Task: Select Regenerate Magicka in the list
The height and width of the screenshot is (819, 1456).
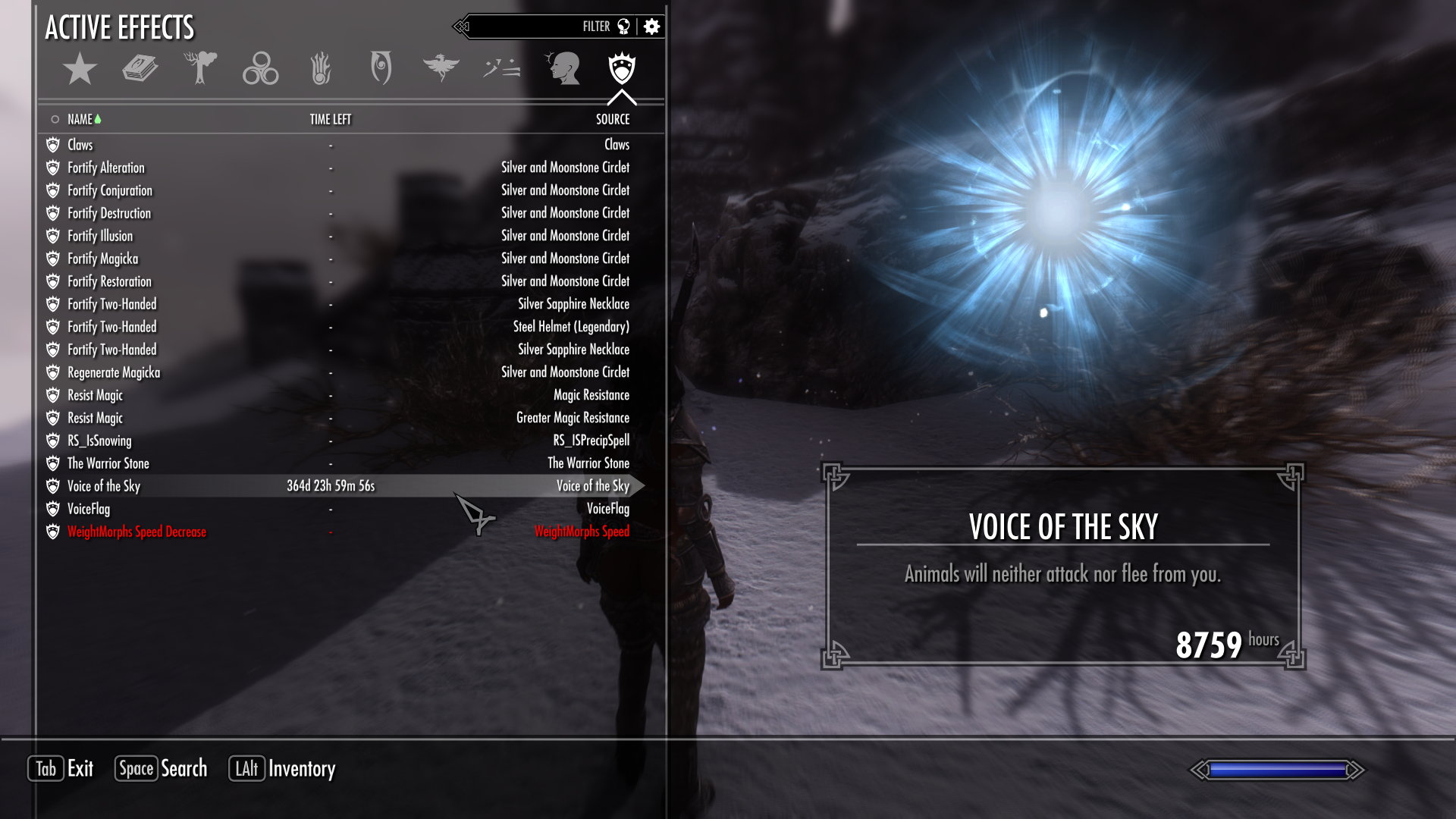Action: (x=114, y=372)
